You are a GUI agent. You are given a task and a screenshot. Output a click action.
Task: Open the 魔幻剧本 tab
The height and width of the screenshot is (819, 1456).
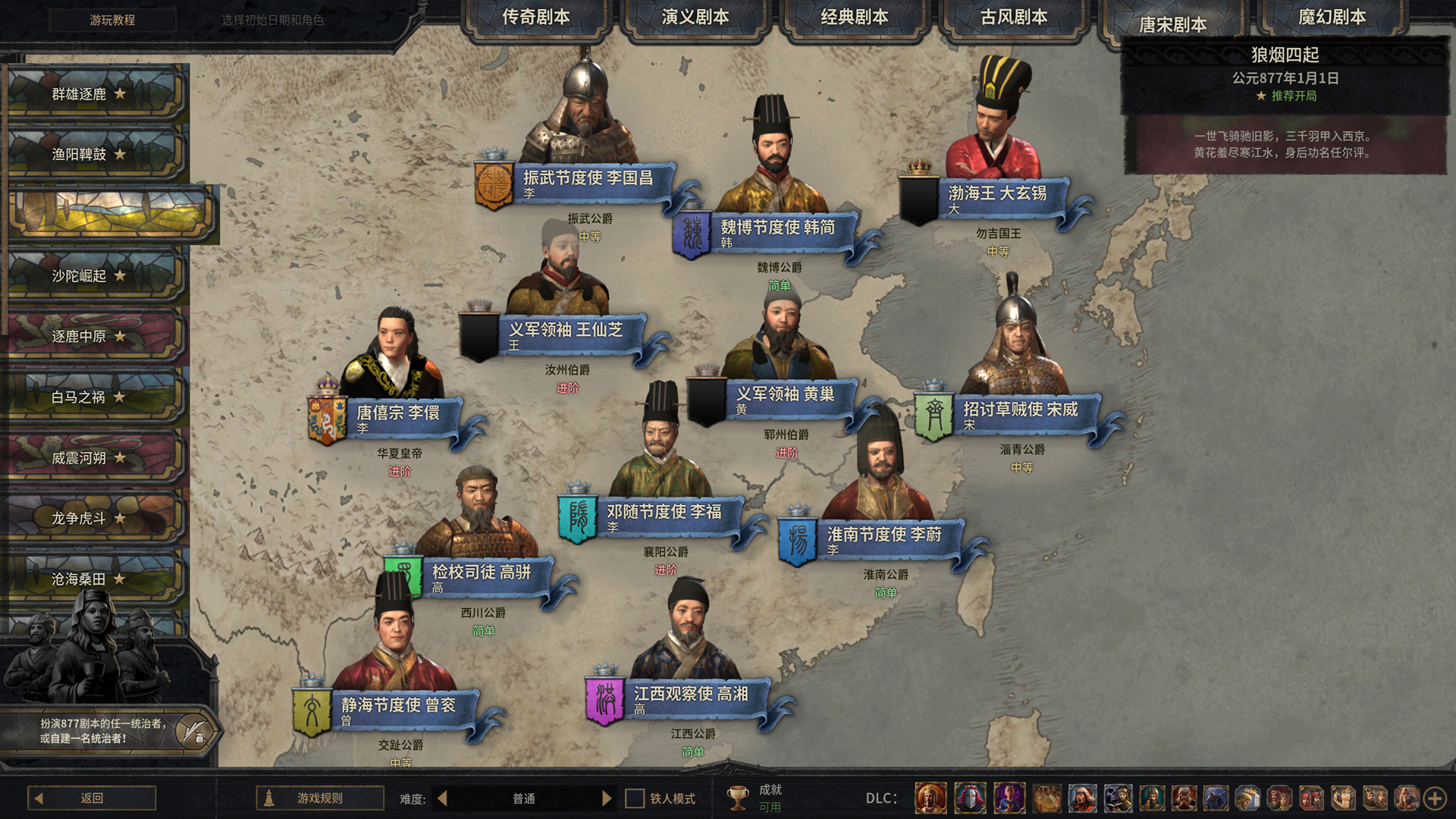(x=1332, y=14)
